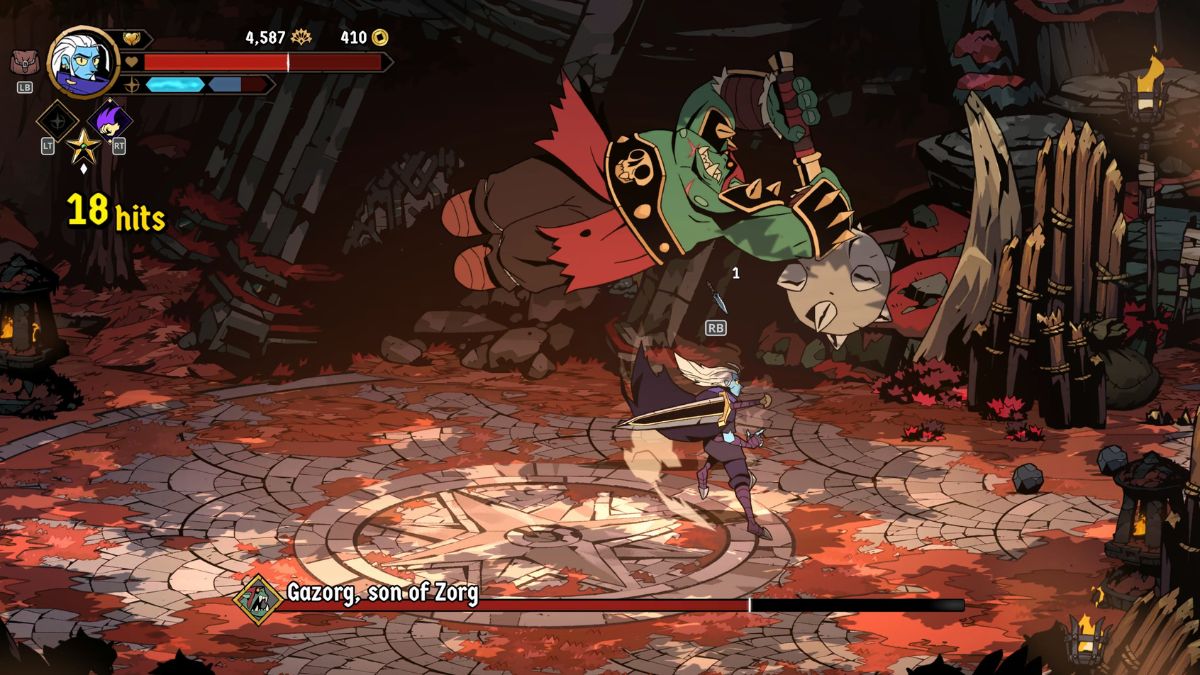Click the gold star emblem icon
Viewport: 1200px width, 675px height.
[x=83, y=147]
